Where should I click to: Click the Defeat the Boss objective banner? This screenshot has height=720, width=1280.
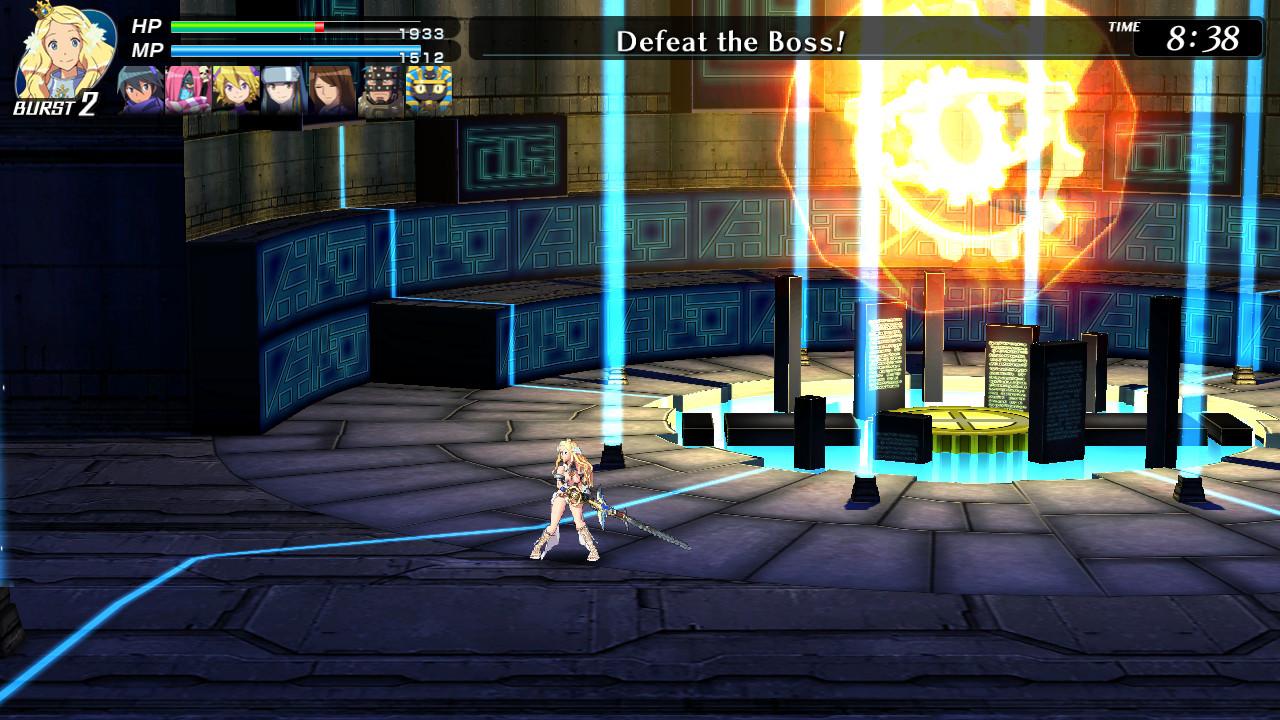pyautogui.click(x=730, y=41)
